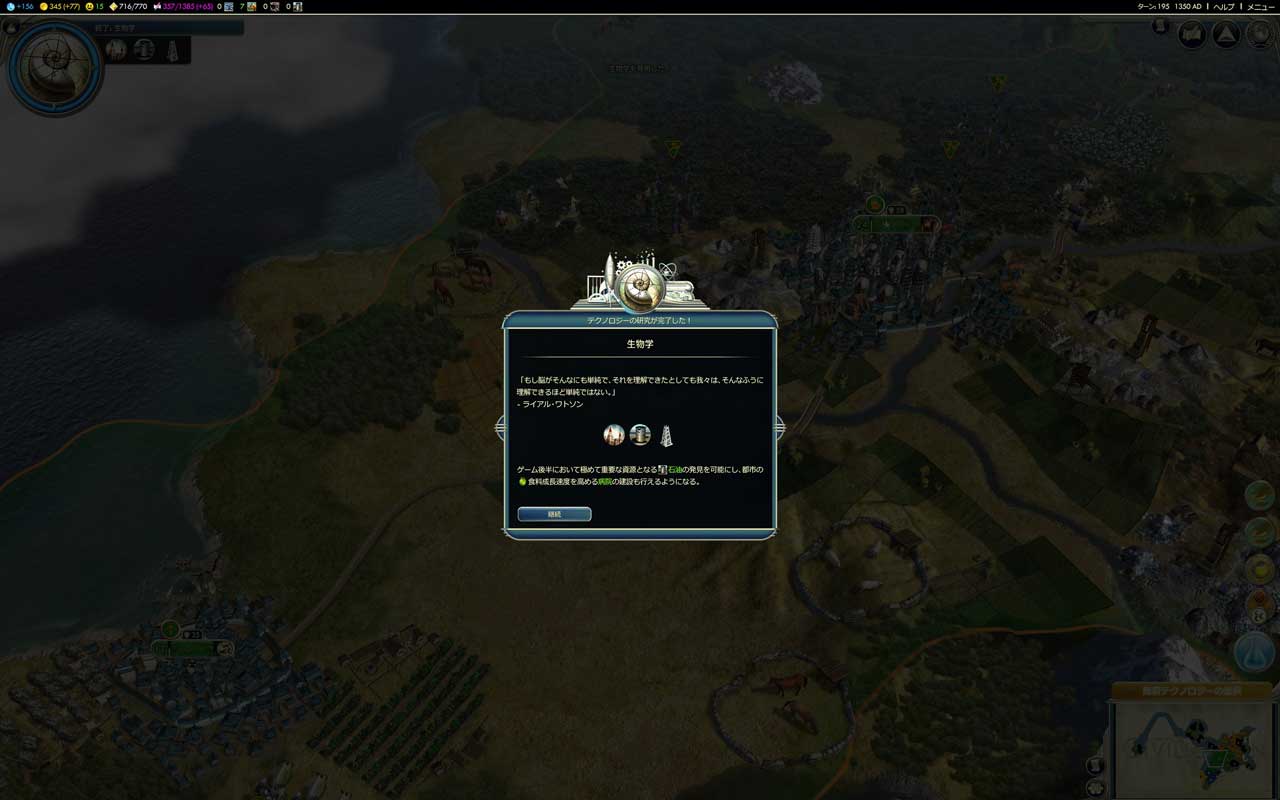Open the open-book icon button

(1191, 35)
